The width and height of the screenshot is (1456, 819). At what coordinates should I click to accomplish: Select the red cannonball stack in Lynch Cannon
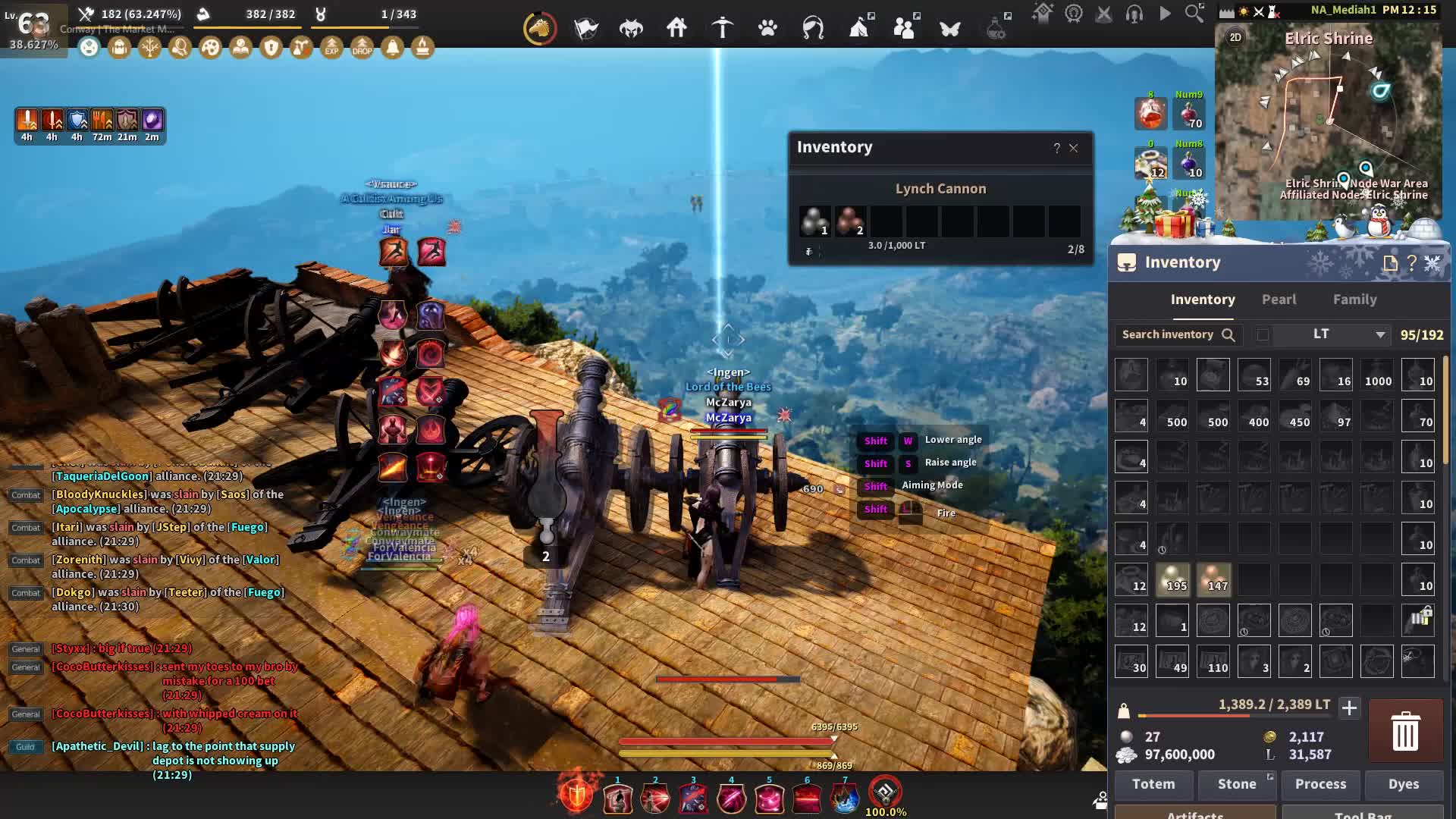point(850,221)
